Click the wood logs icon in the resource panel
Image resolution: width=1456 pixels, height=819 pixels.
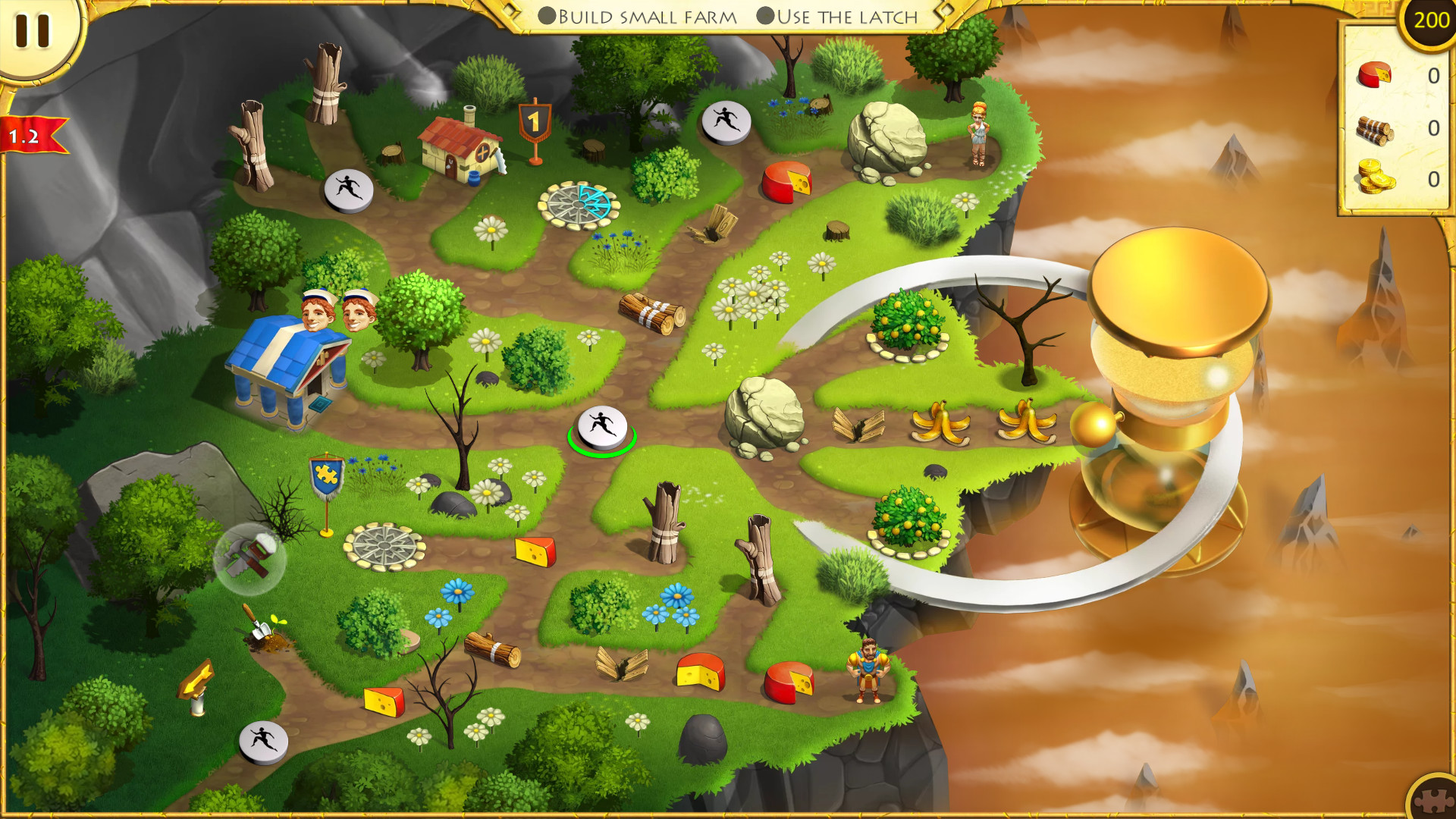click(x=1376, y=129)
